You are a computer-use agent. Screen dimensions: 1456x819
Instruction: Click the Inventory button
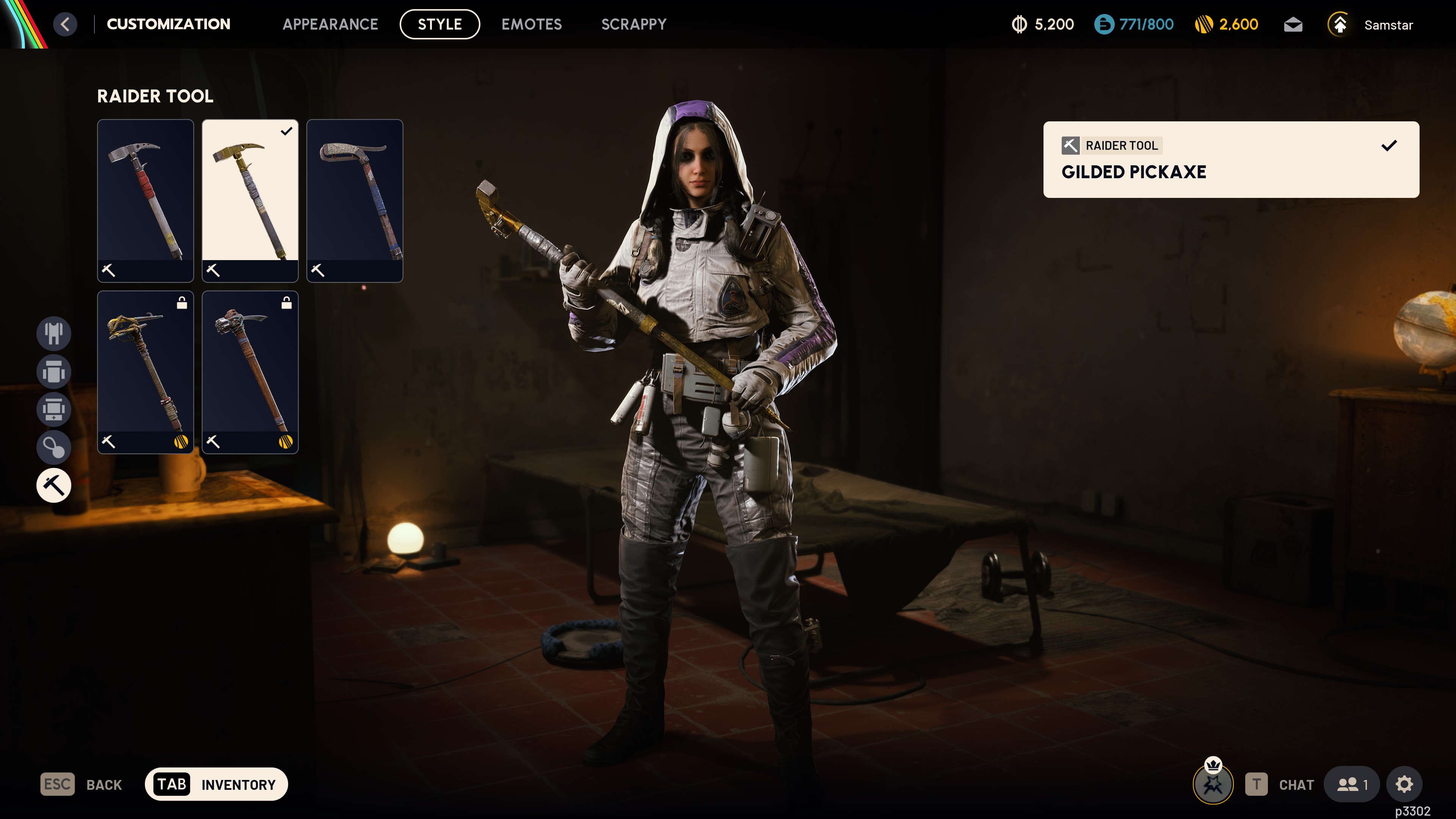(217, 784)
